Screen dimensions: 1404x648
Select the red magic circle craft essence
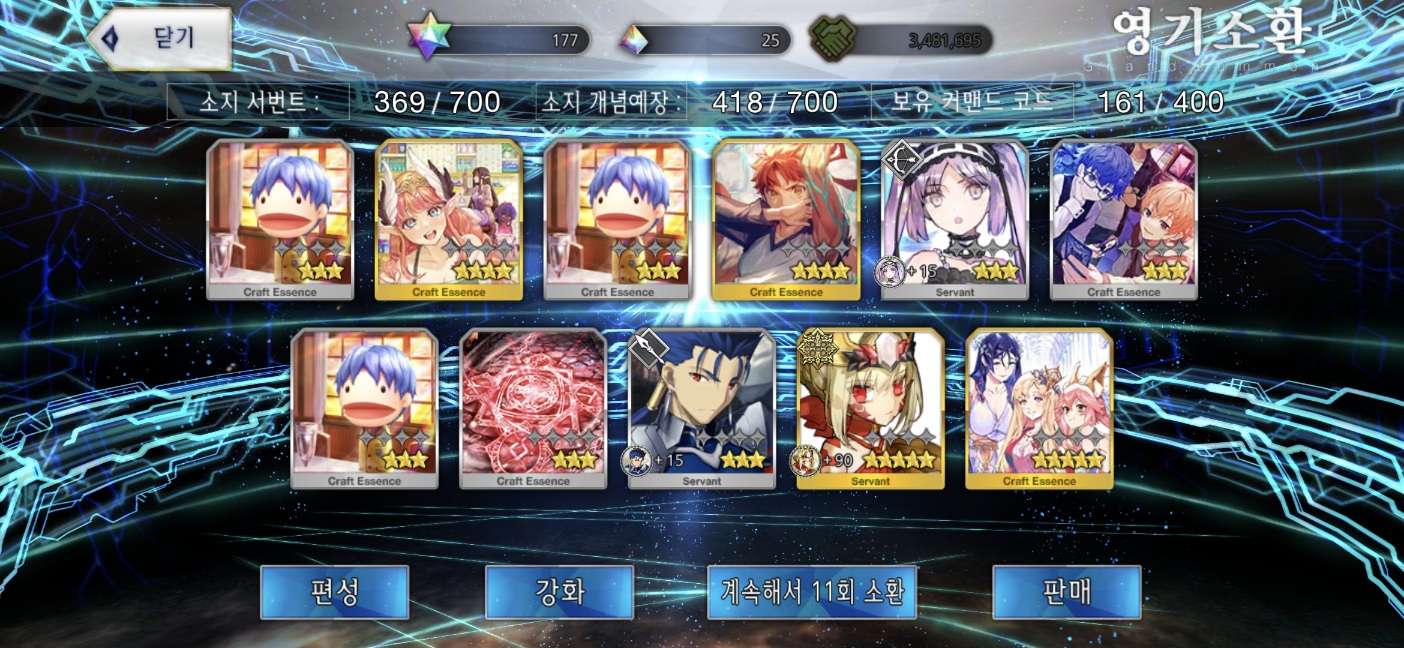click(533, 408)
